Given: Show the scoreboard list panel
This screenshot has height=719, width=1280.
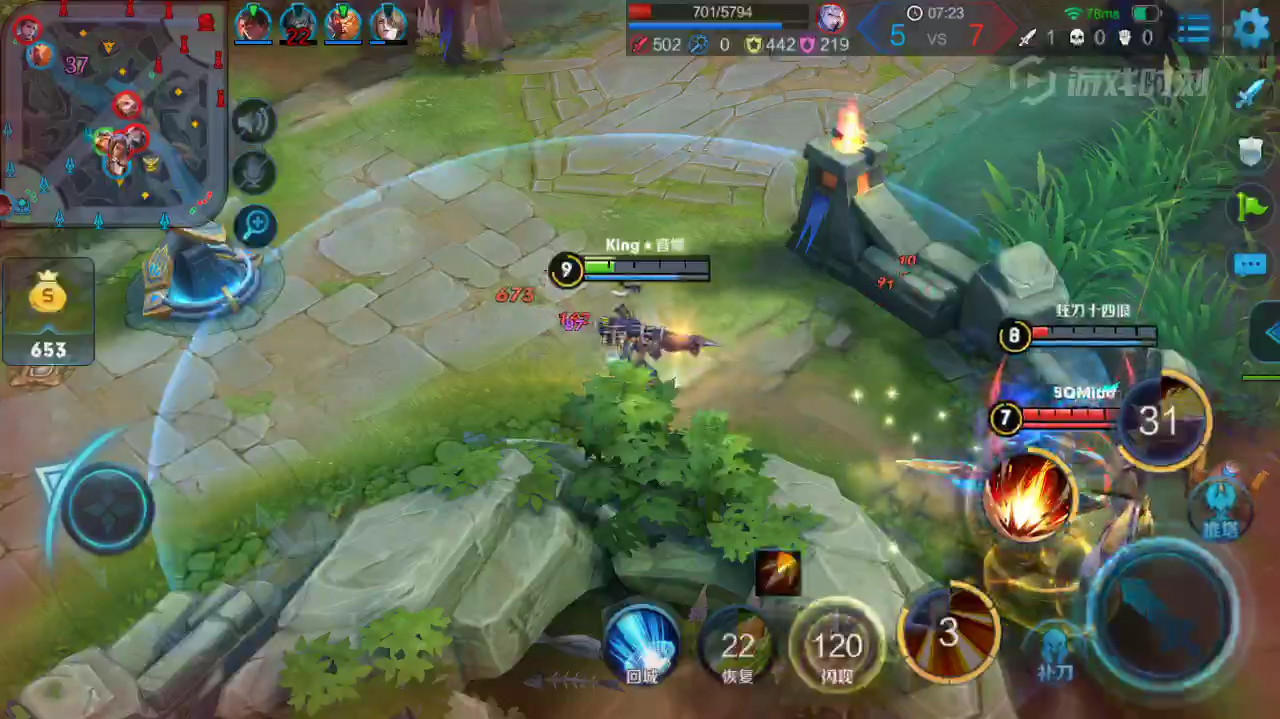Looking at the screenshot, I should point(1194,29).
